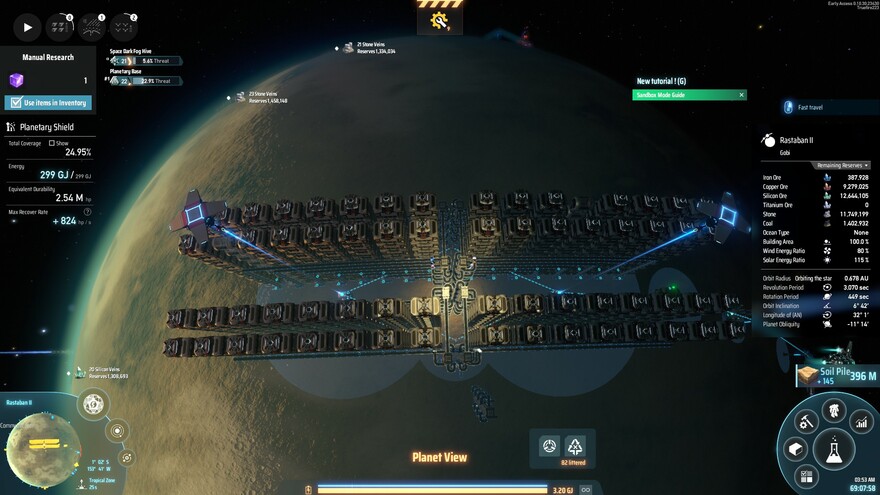The image size is (880, 495).
Task: Toggle the Use items in Inventory checkbox
Action: (15, 103)
